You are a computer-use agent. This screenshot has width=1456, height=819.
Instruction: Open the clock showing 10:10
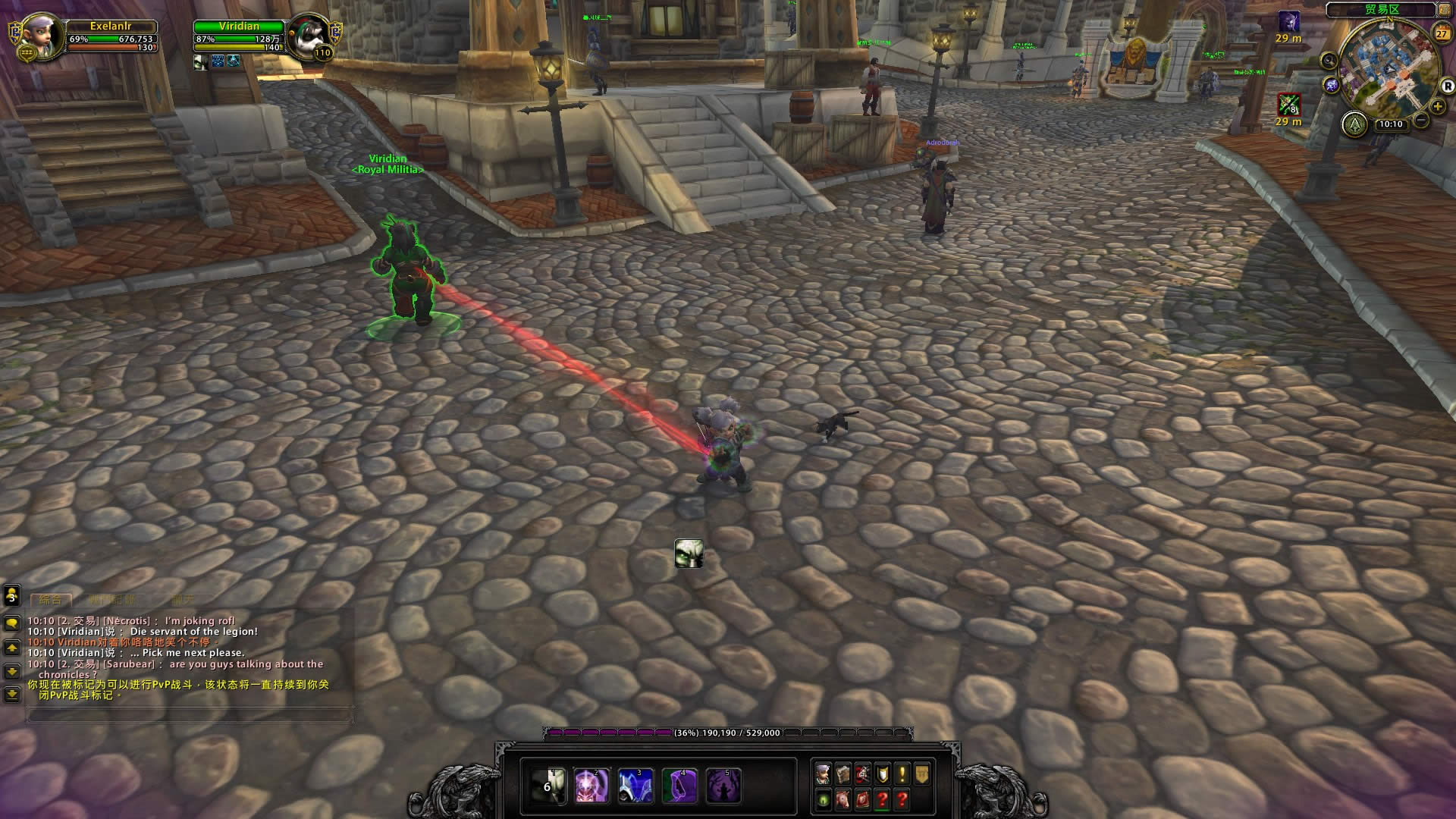1390,124
